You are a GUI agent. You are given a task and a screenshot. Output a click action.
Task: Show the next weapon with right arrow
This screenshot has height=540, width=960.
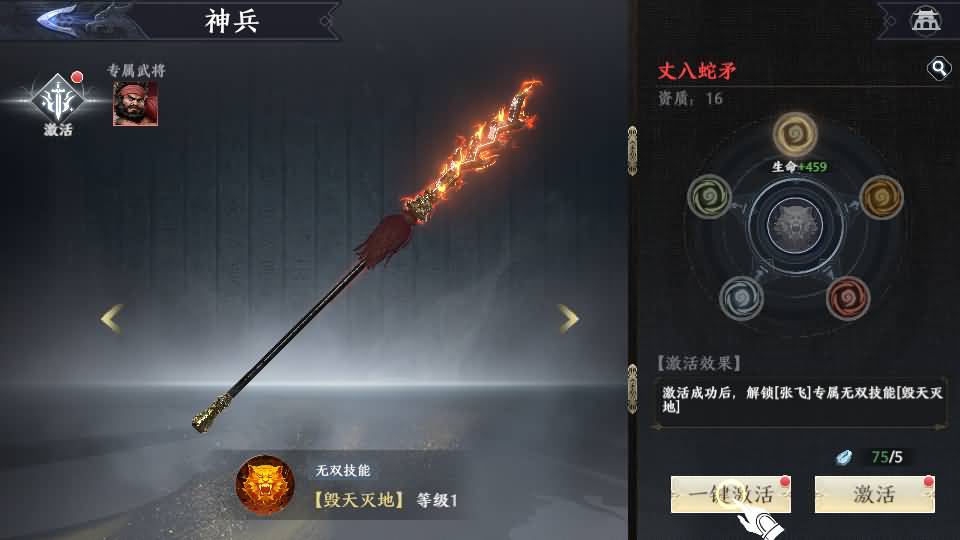point(568,319)
